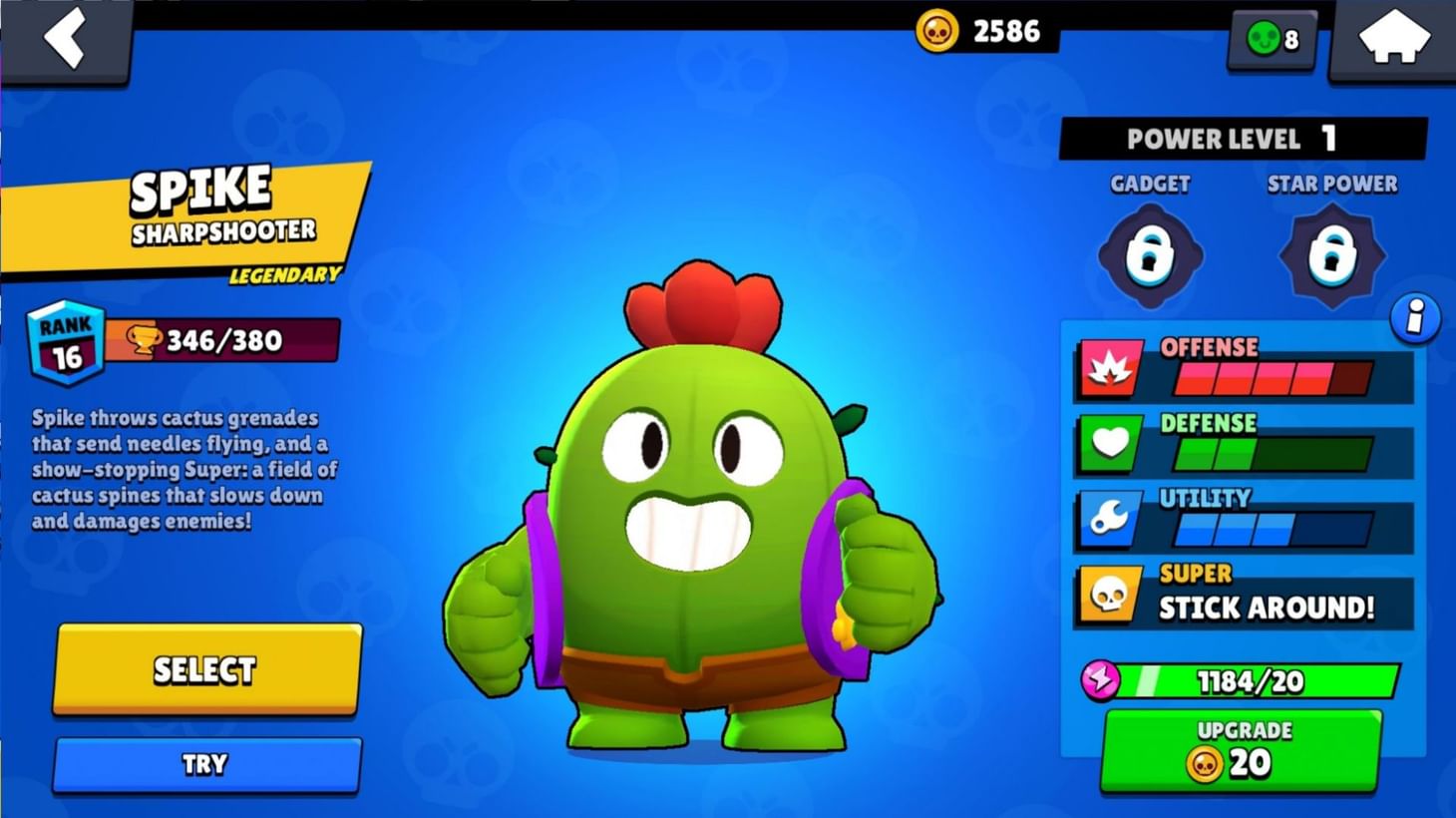The height and width of the screenshot is (818, 1456).
Task: Open the Gadget slot lock icon
Action: tap(1149, 254)
